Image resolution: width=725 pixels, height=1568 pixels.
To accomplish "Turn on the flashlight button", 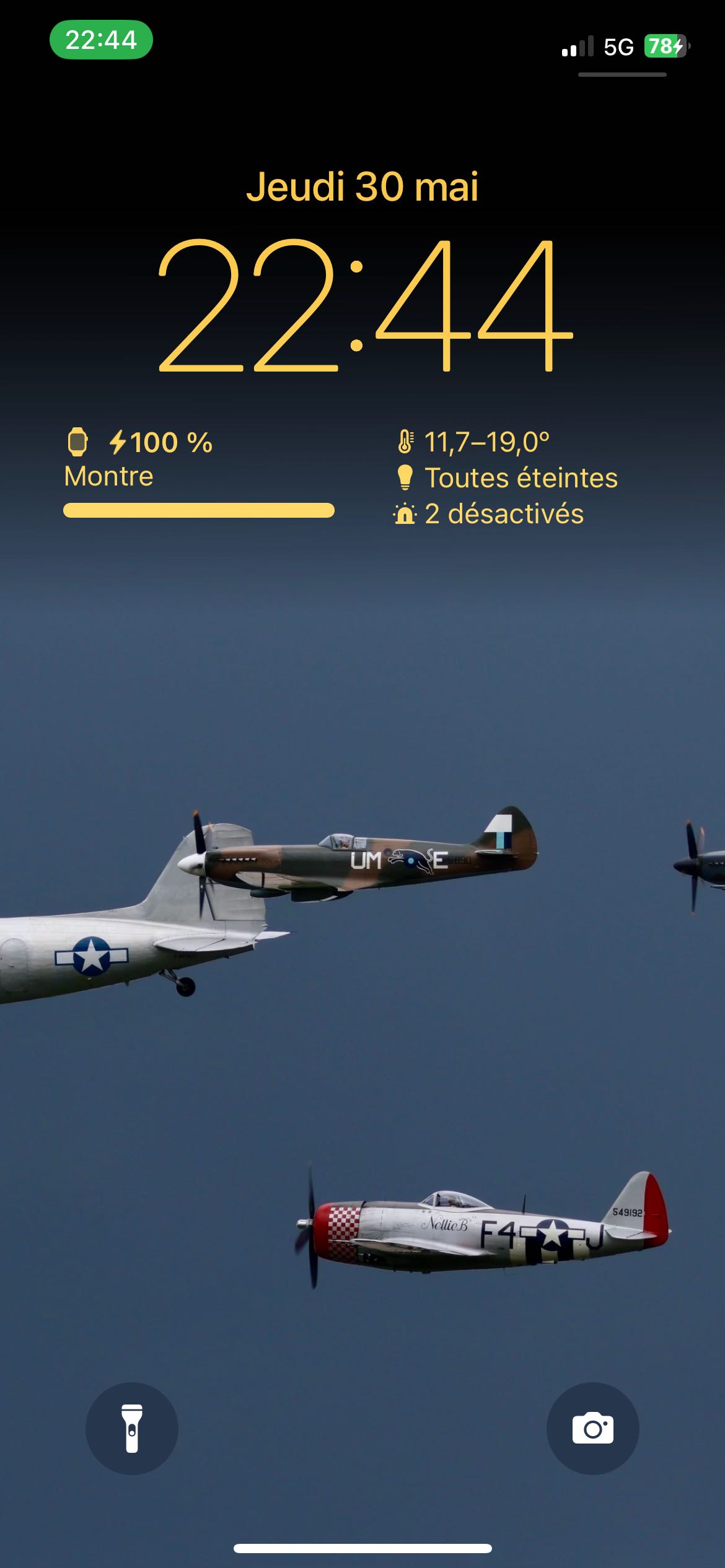I will pos(132,1428).
